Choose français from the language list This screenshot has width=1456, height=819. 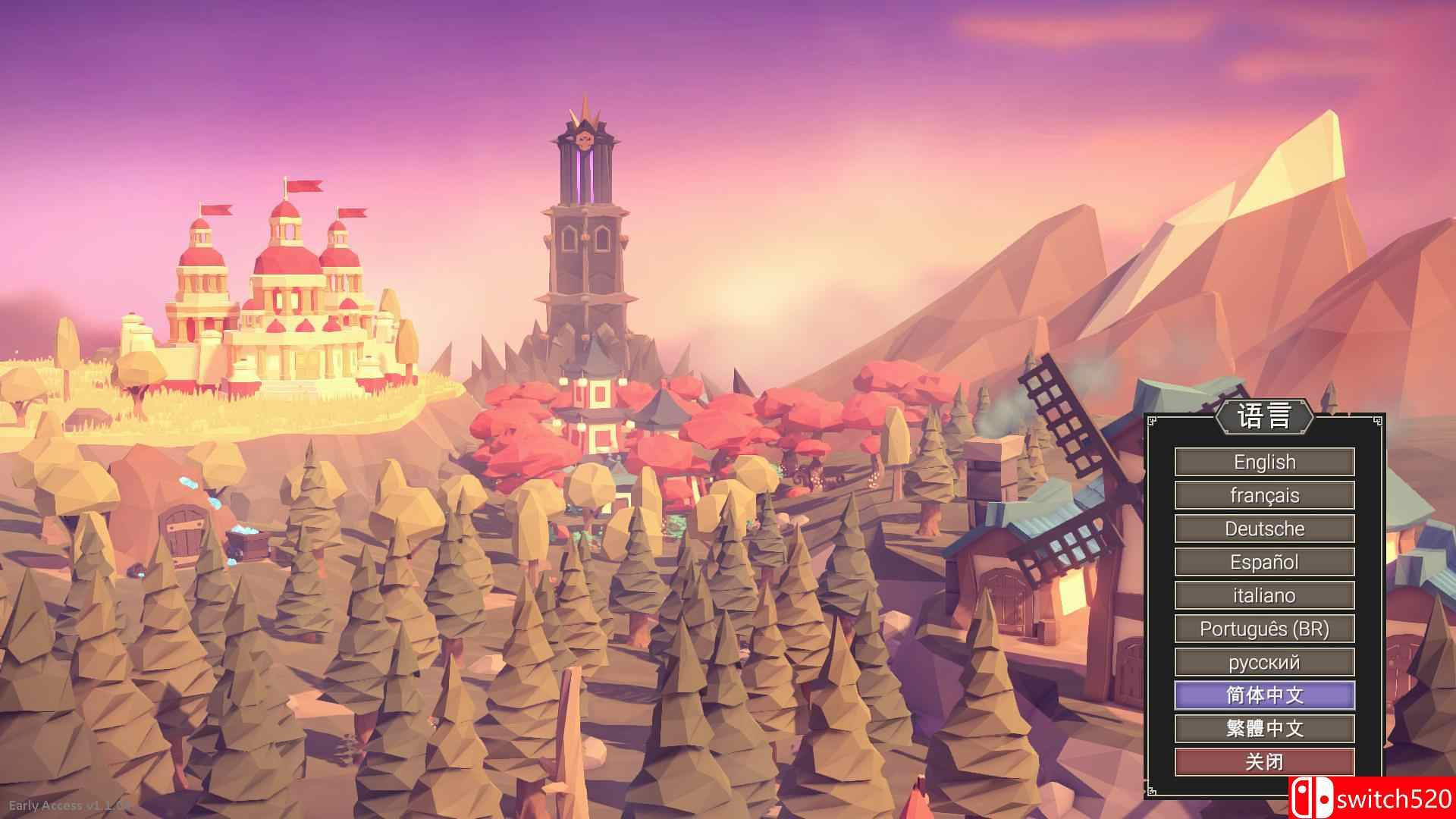tap(1263, 494)
